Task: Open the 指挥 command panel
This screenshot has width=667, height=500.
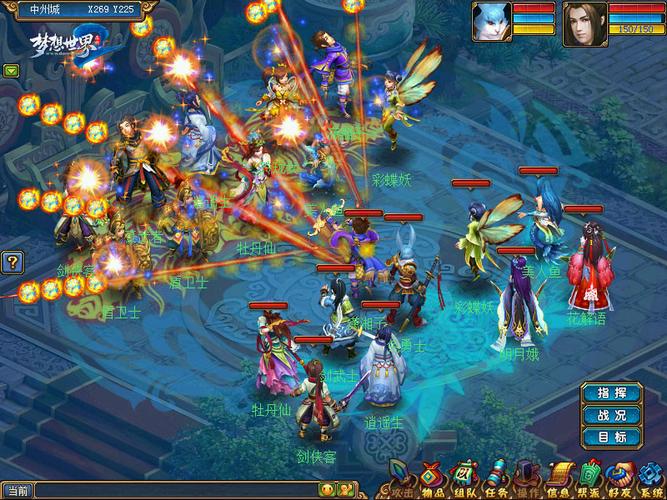Action: click(x=611, y=393)
